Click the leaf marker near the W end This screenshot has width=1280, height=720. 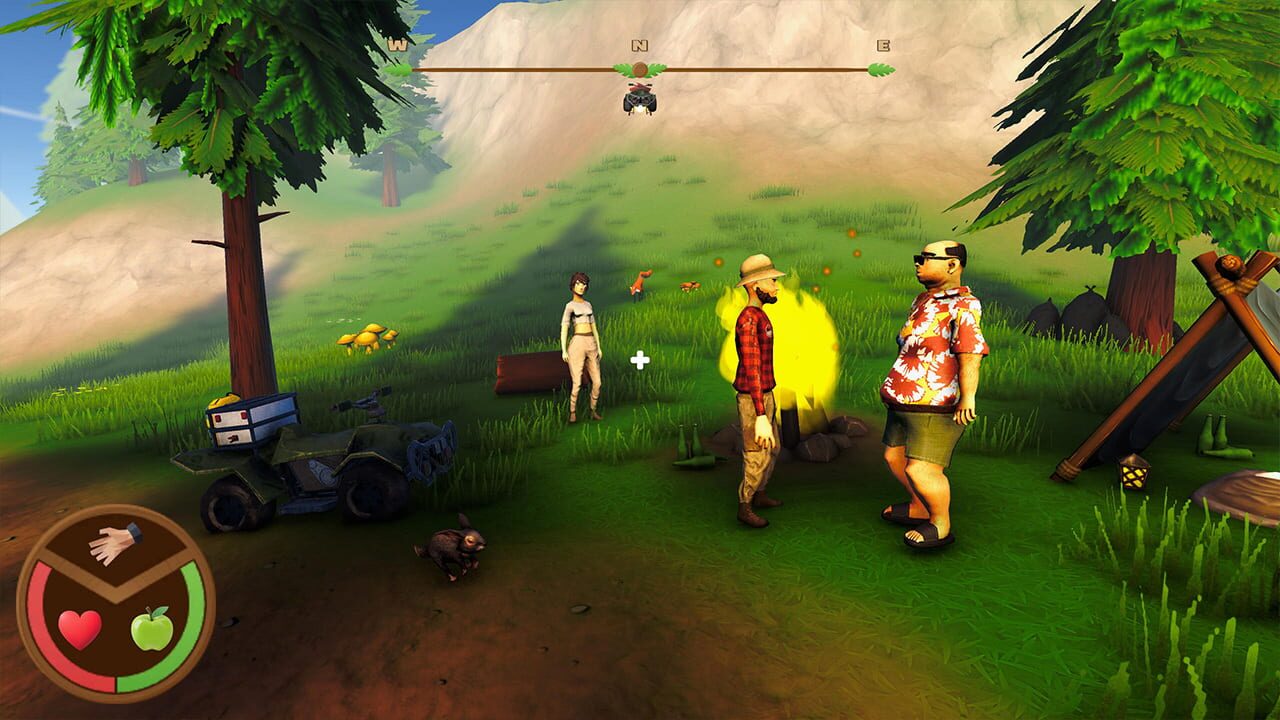coord(398,71)
